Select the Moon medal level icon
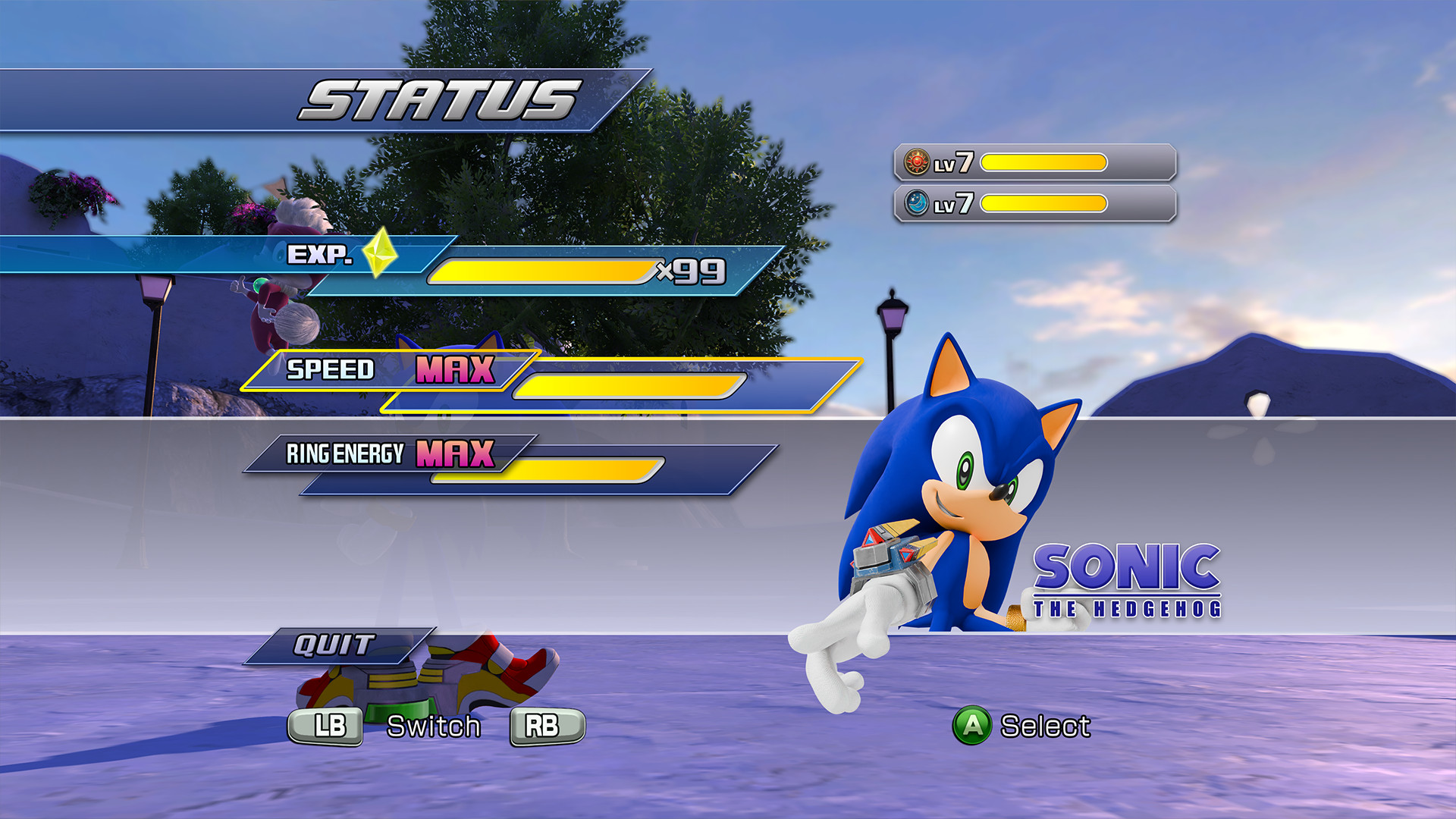 tap(918, 203)
